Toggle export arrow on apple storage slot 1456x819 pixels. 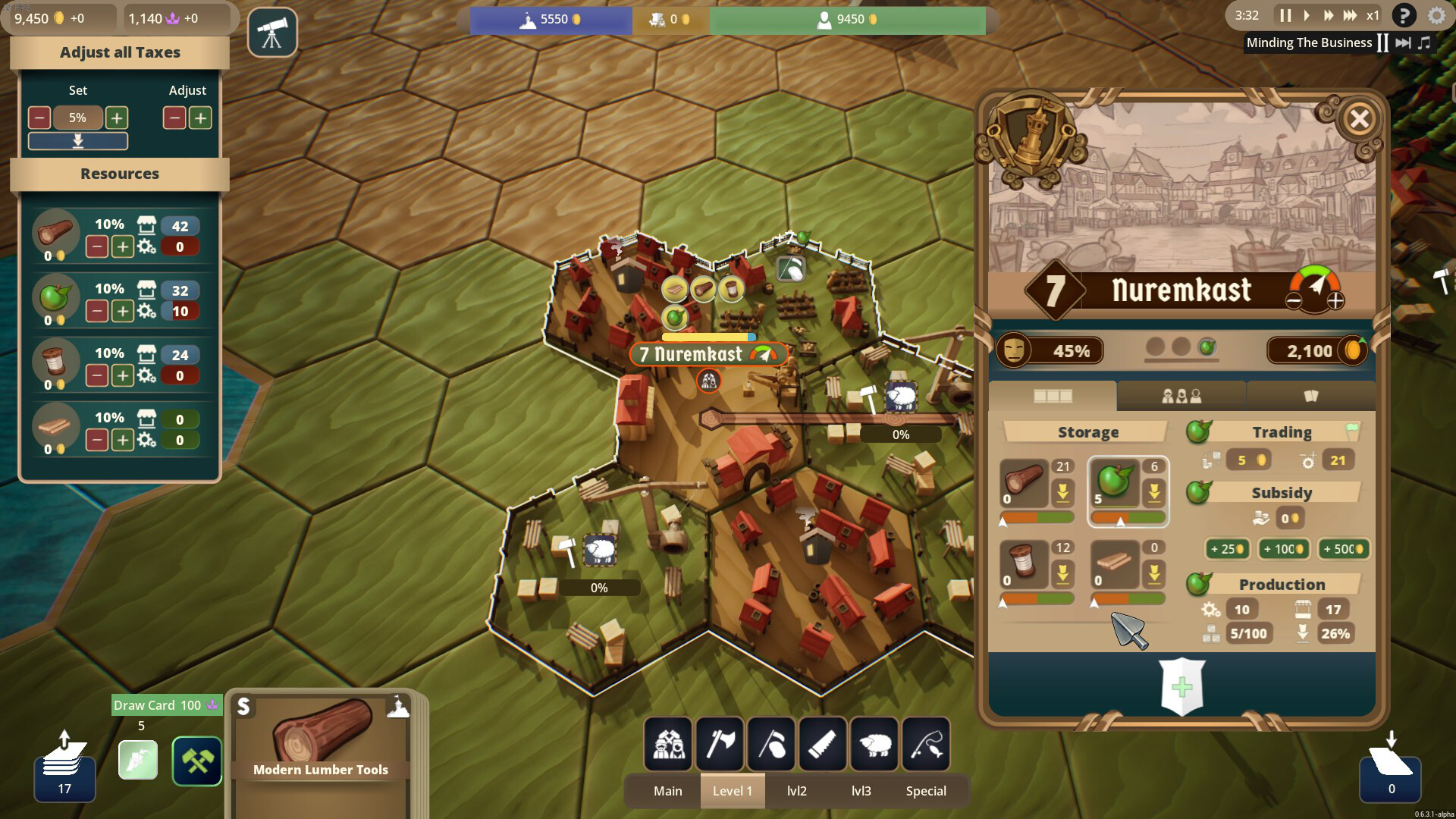tap(1155, 493)
